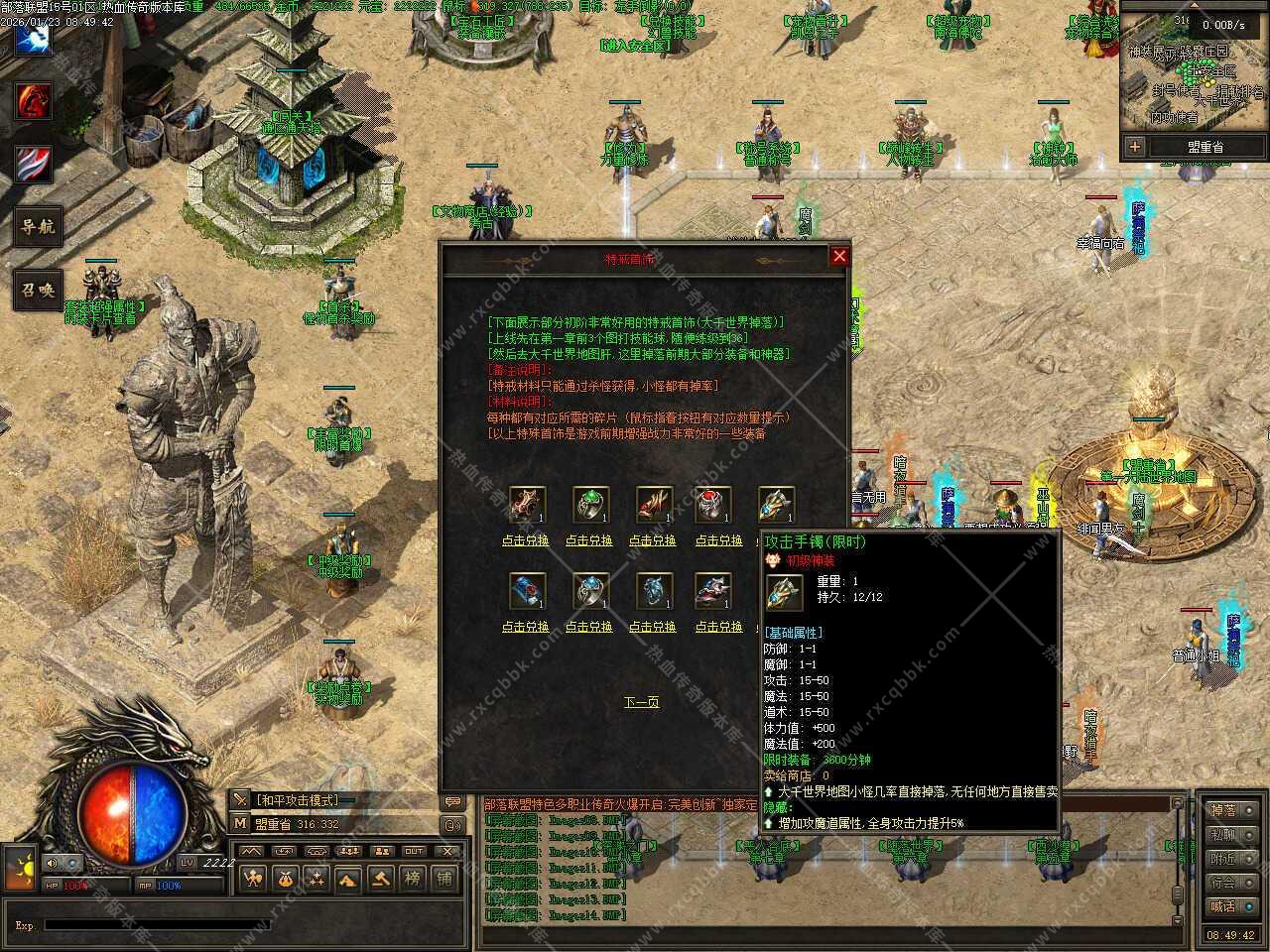
Task: Click 点击兑换 under the green gem ring
Action: point(590,540)
